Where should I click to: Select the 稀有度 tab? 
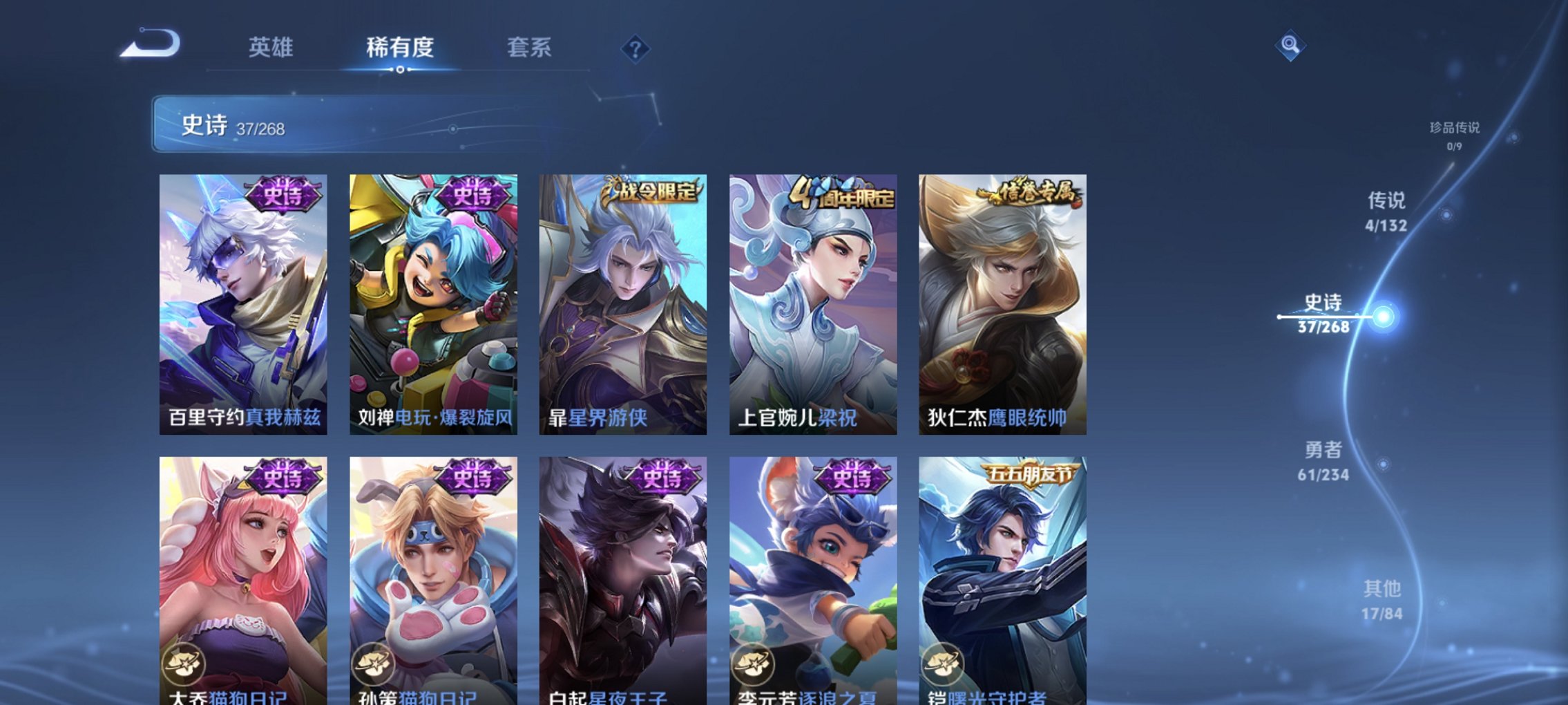(399, 48)
